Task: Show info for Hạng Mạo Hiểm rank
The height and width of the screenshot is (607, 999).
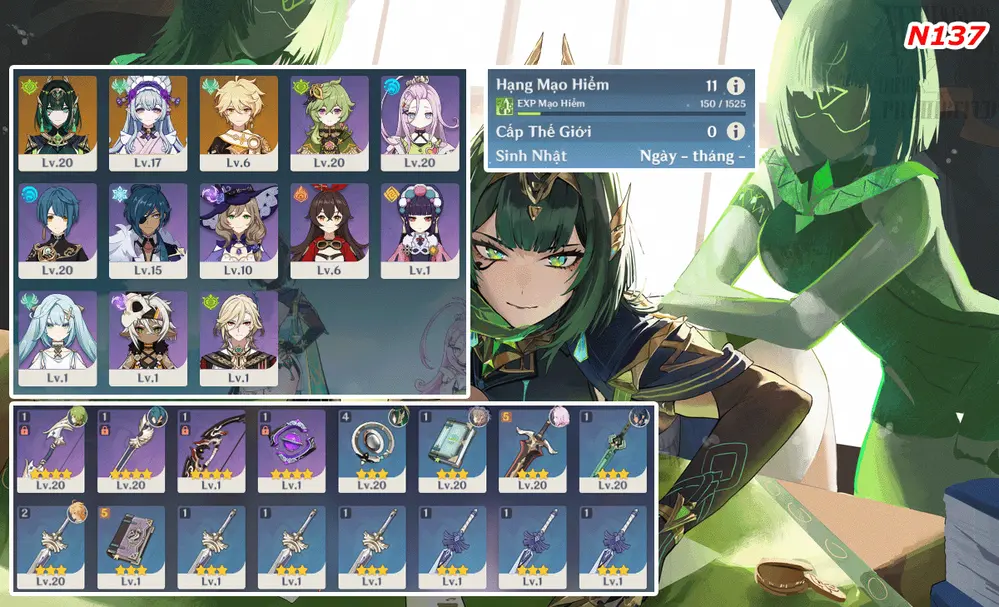Action: click(x=736, y=86)
